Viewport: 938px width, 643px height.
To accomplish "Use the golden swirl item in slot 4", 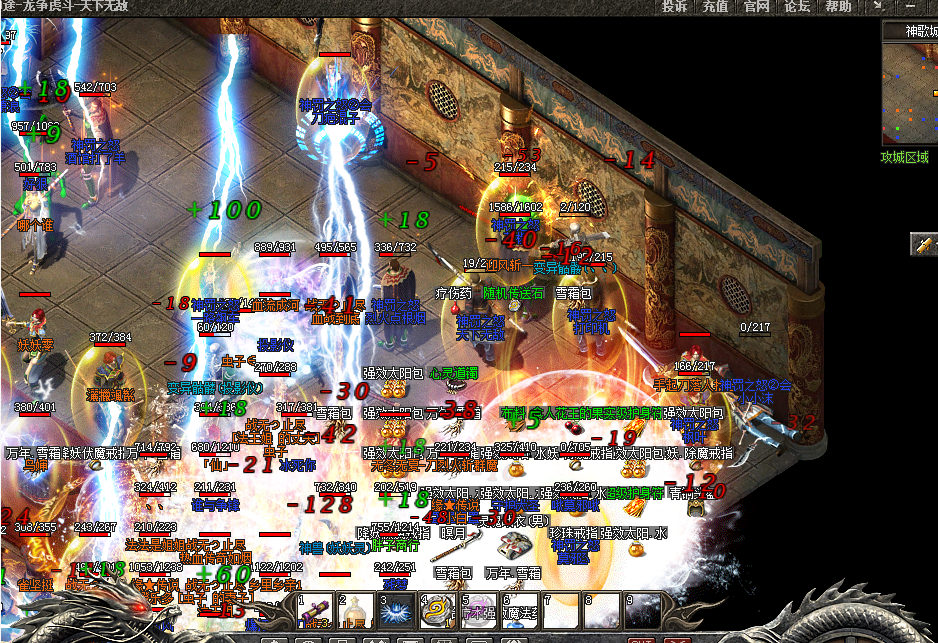I will click(439, 612).
